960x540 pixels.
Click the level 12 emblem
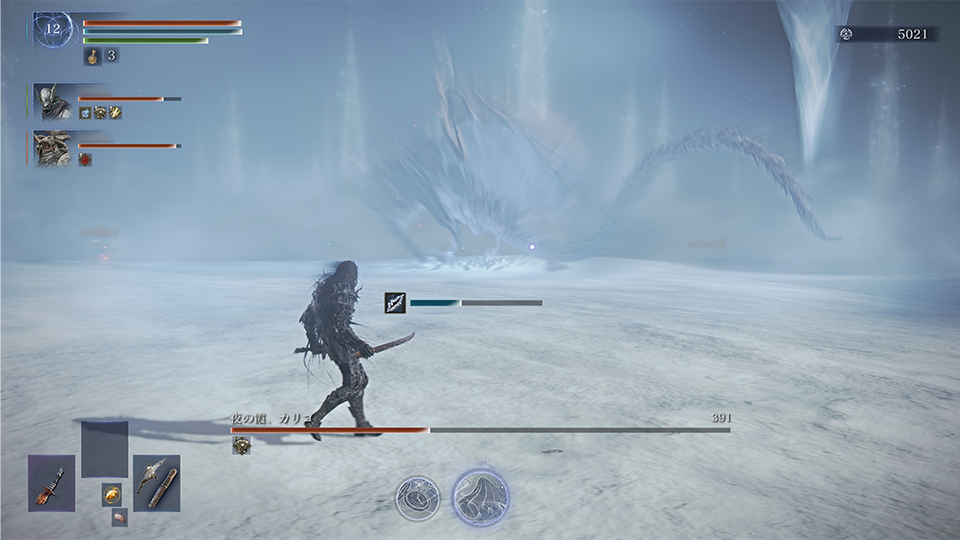[53, 31]
